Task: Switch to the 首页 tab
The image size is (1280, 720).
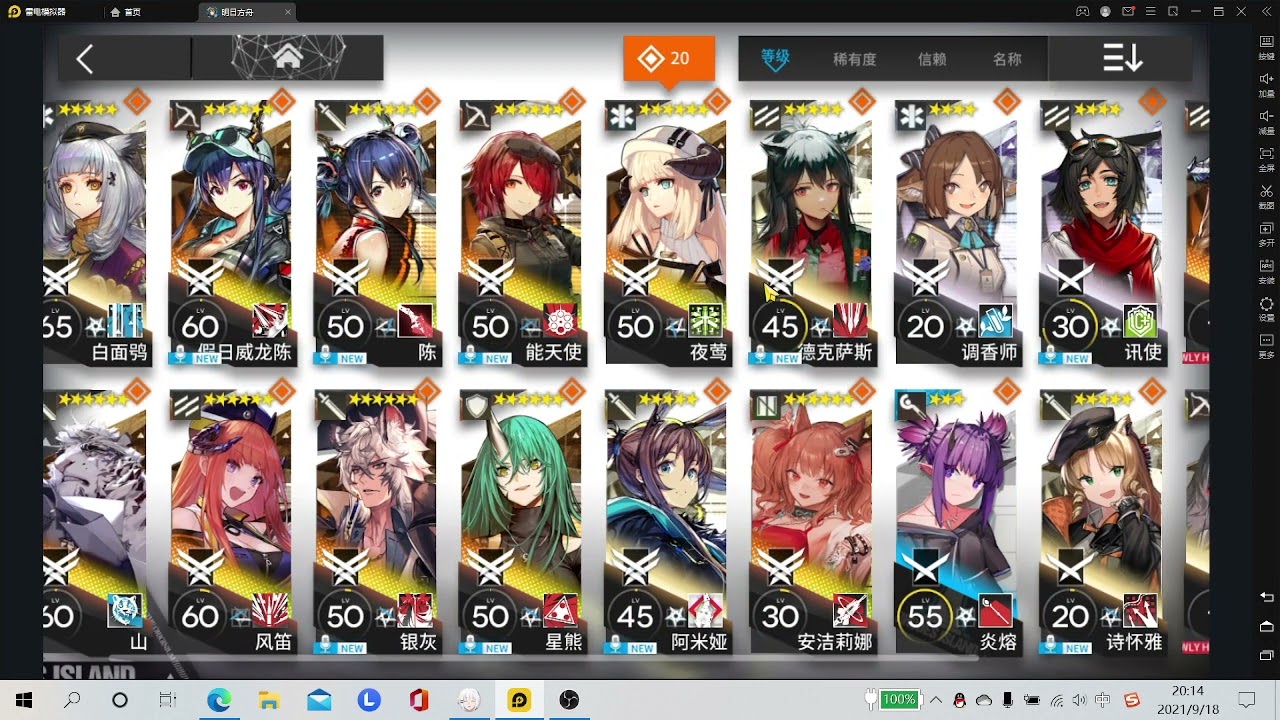Action: (x=130, y=14)
